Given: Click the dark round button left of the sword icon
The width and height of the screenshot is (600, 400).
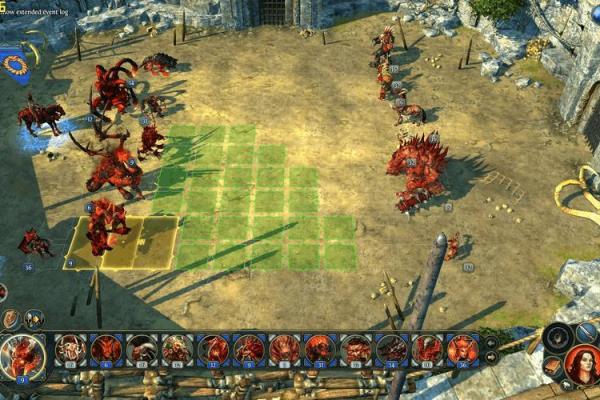Looking at the screenshot, I should (x=558, y=335).
